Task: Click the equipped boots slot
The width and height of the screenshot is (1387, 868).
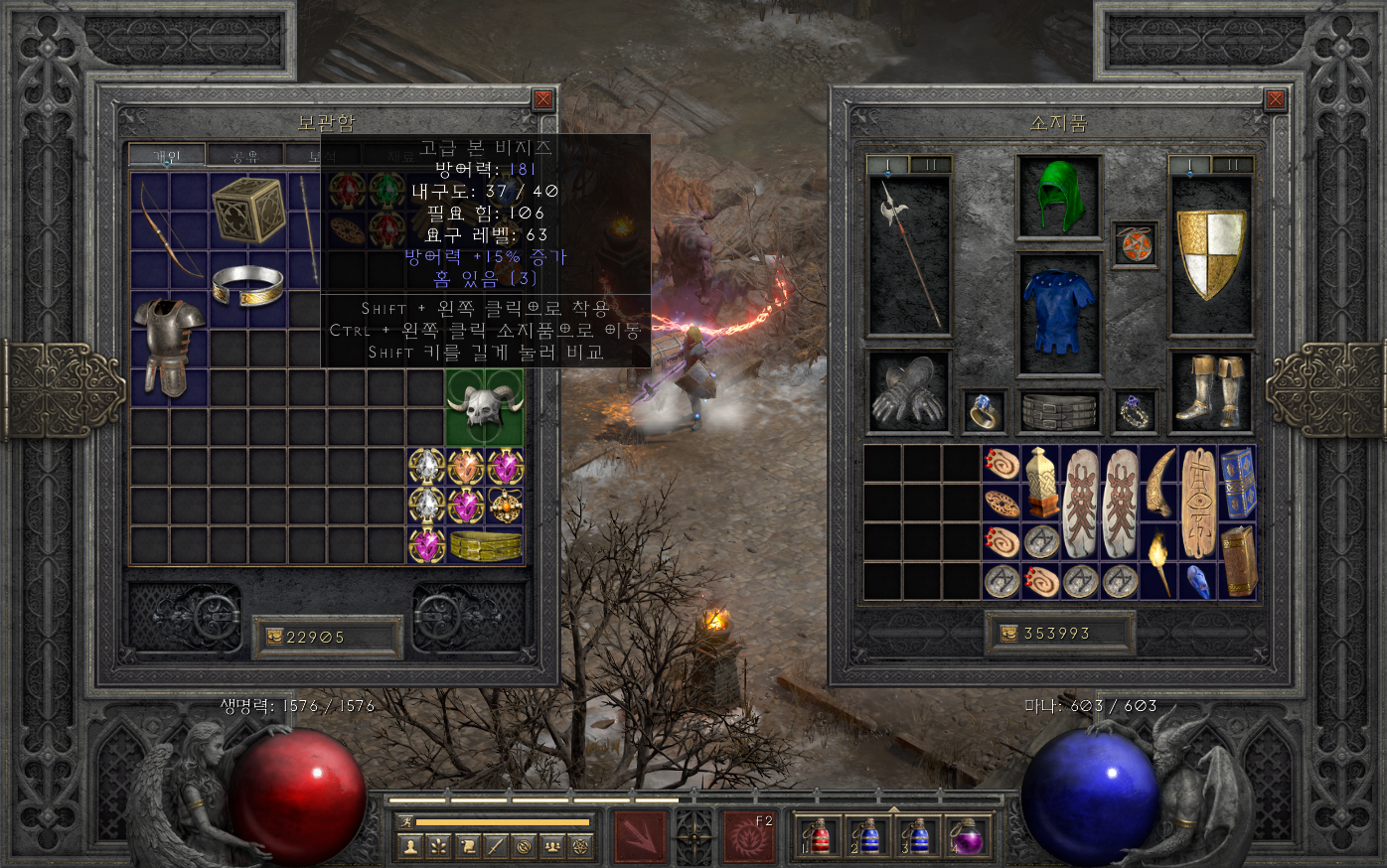Action: [x=1211, y=392]
